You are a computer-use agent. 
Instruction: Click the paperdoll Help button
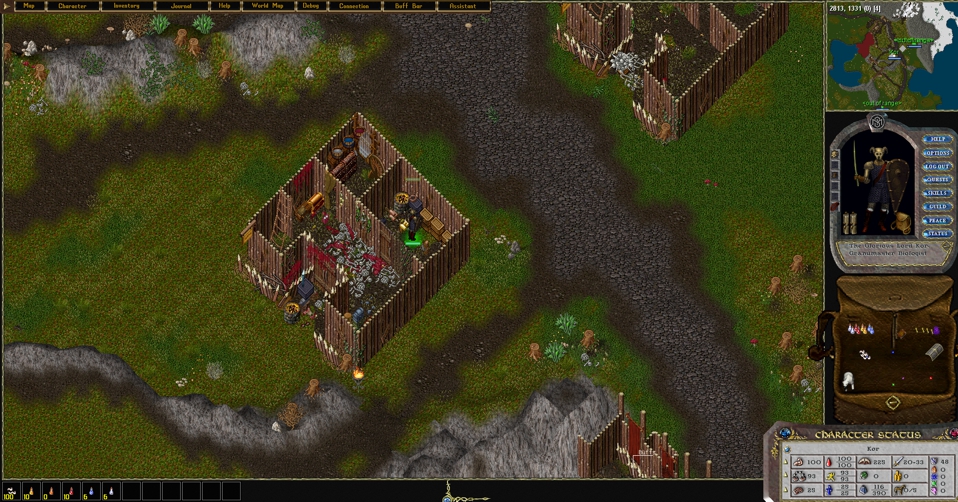[x=937, y=140]
